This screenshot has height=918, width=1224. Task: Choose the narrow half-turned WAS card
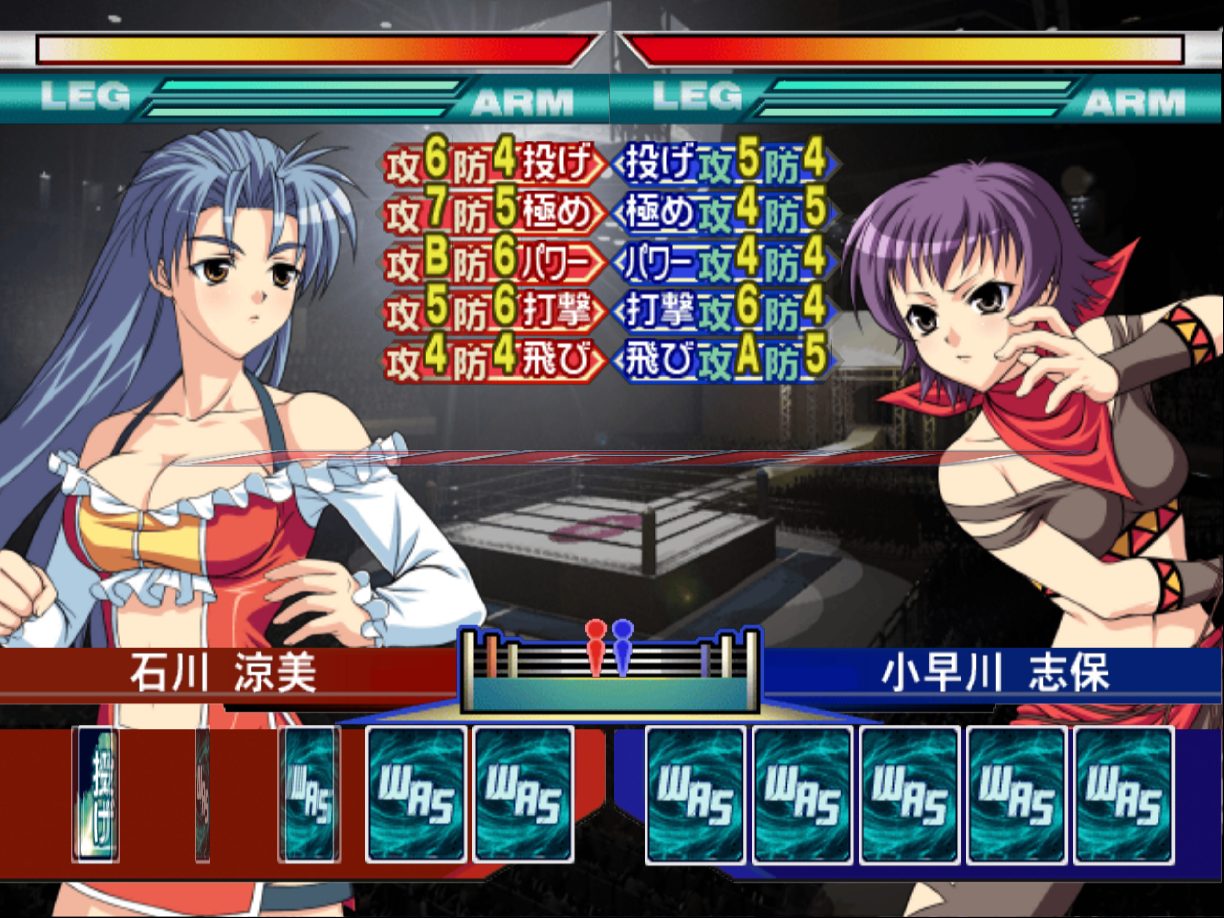[310, 794]
